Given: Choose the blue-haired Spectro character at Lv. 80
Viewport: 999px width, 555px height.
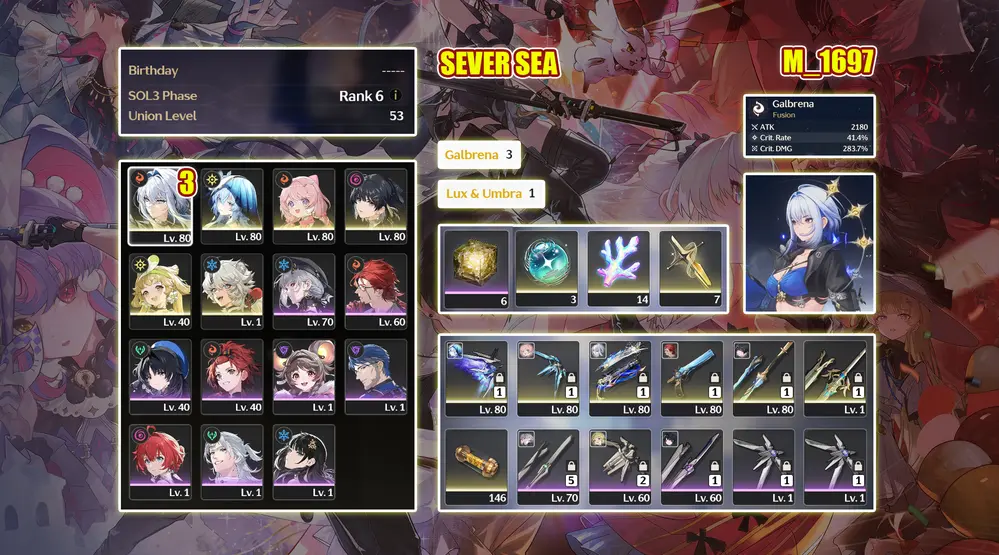Looking at the screenshot, I should [x=232, y=206].
